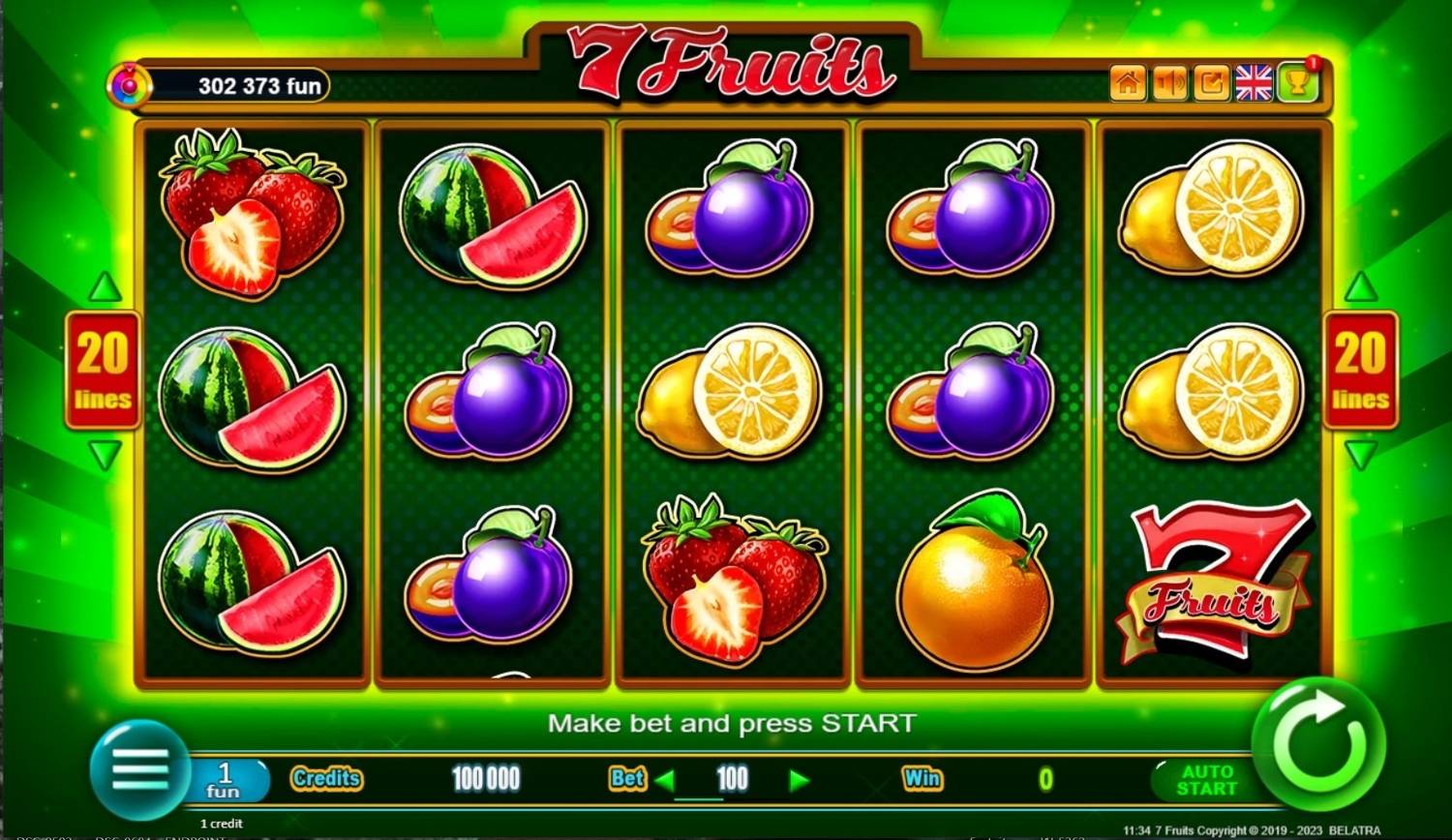
Task: Toggle the 1 fun denomination selector
Action: pyautogui.click(x=227, y=778)
